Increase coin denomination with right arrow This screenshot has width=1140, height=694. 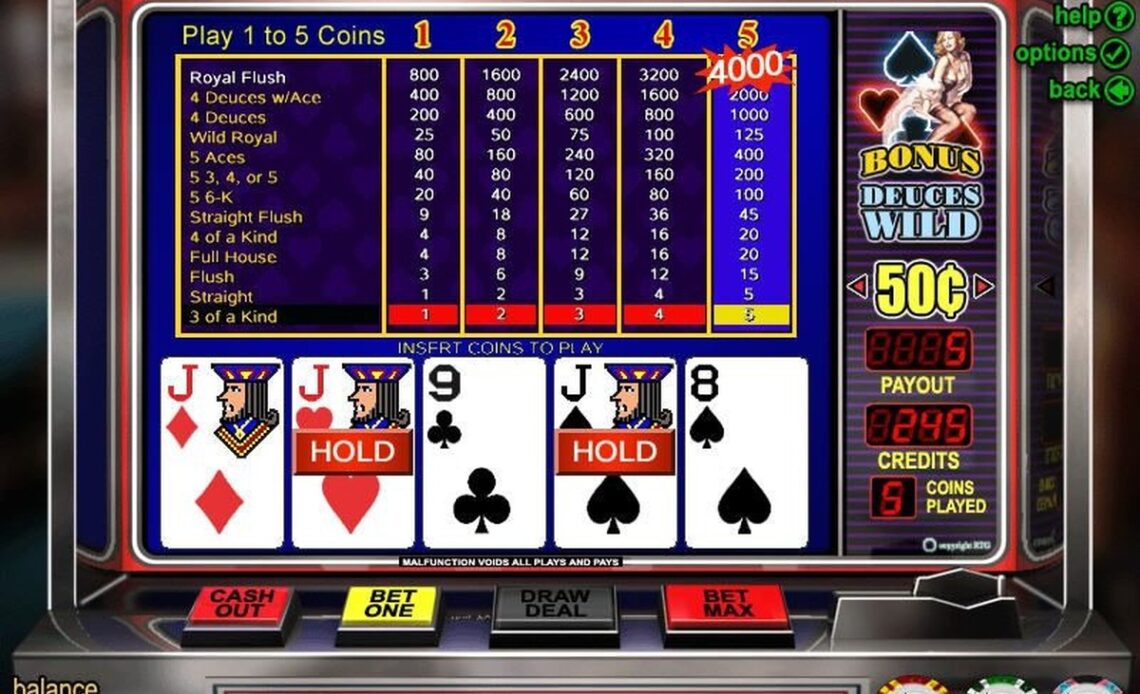pos(983,288)
